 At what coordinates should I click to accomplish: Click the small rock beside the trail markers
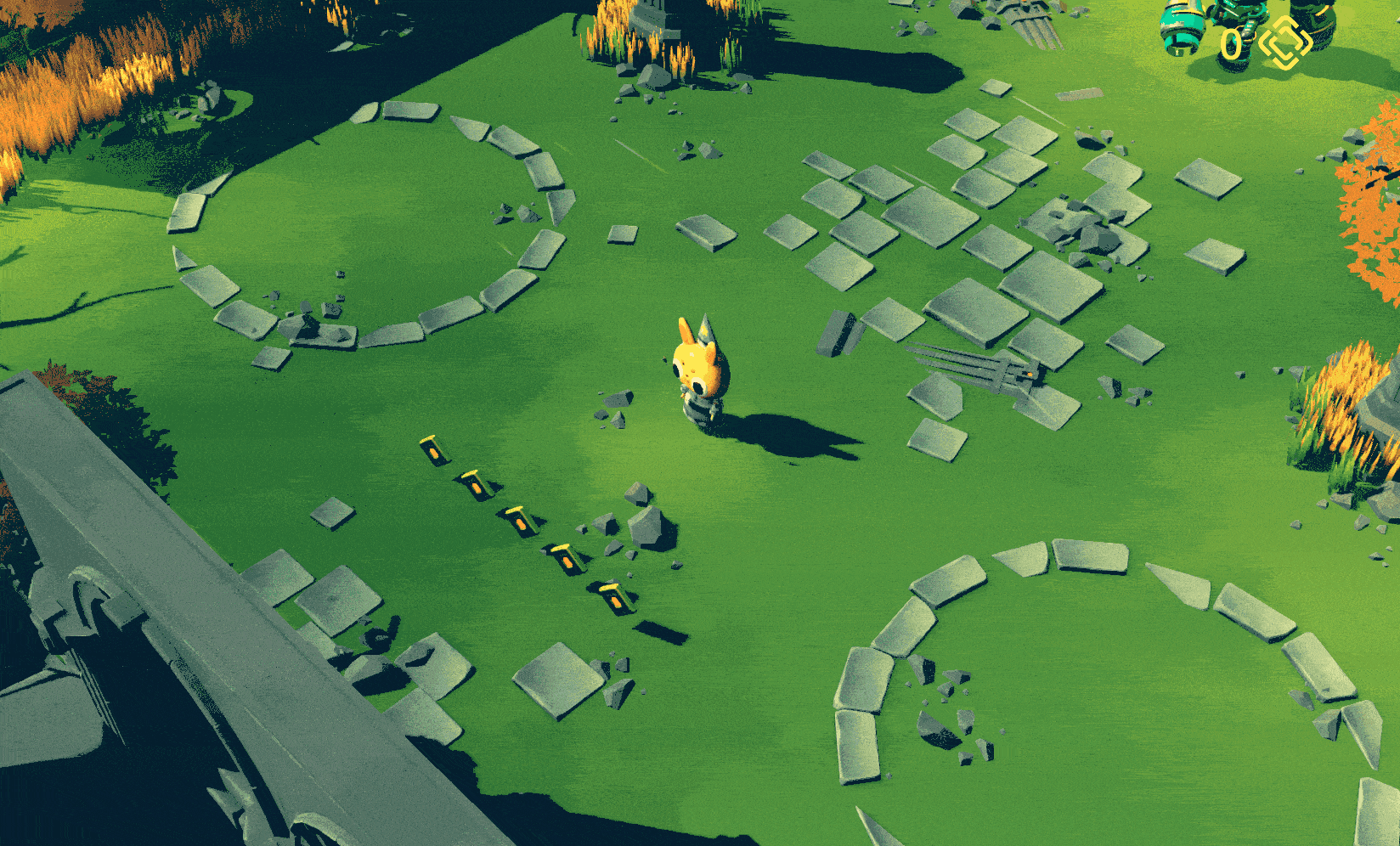[x=603, y=525]
